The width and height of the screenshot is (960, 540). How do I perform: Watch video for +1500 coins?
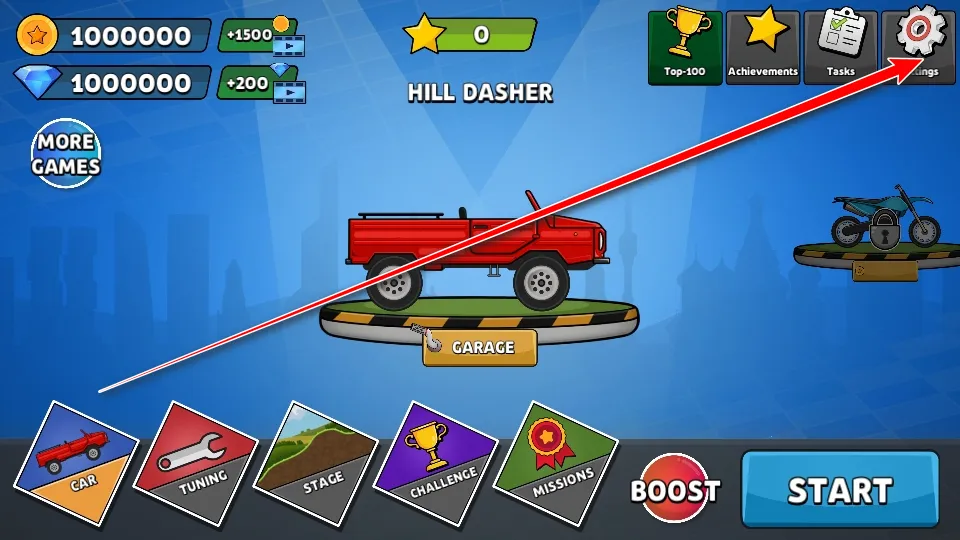tap(262, 36)
